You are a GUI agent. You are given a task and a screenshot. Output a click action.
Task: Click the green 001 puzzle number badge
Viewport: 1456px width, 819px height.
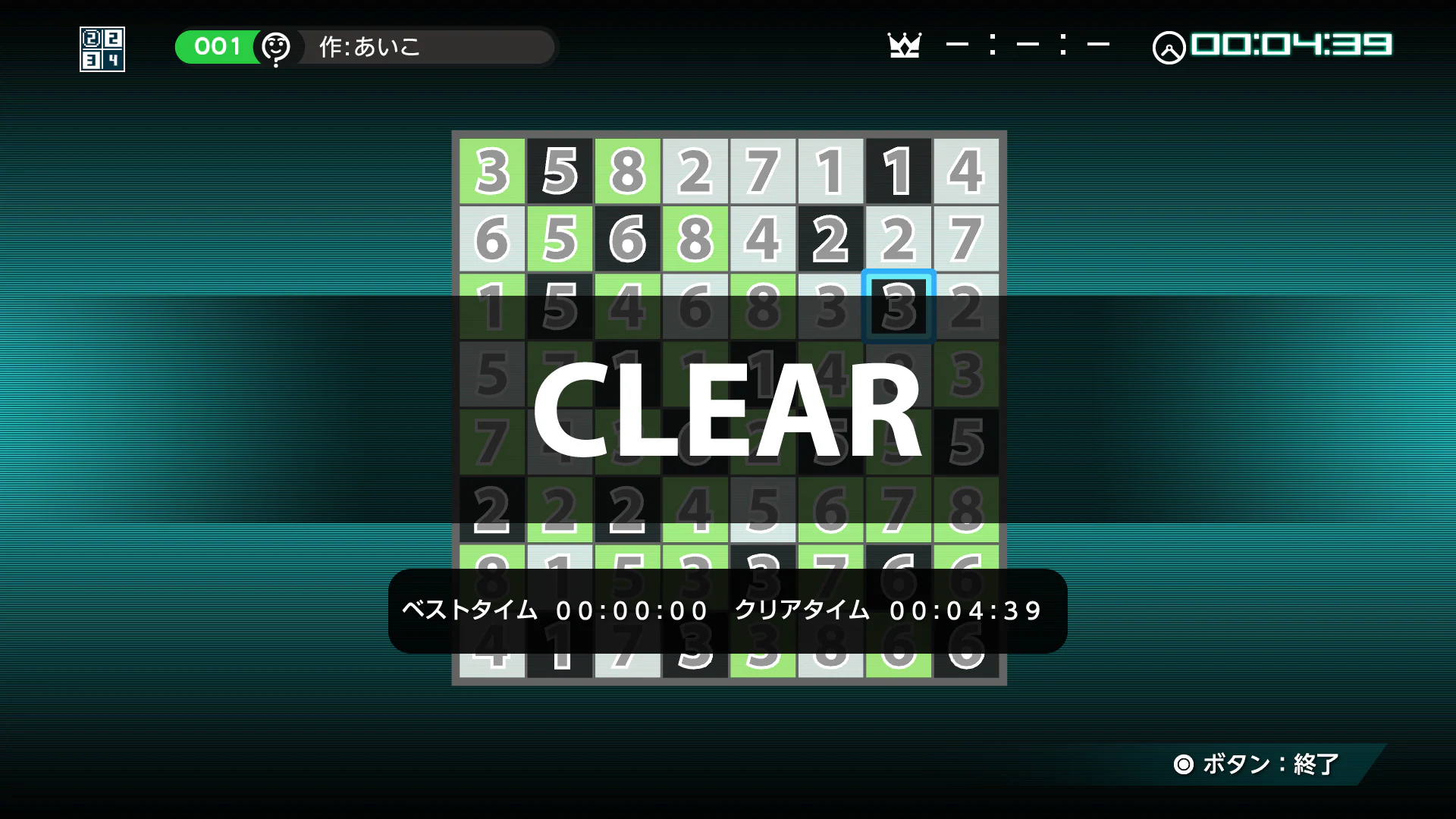point(216,46)
